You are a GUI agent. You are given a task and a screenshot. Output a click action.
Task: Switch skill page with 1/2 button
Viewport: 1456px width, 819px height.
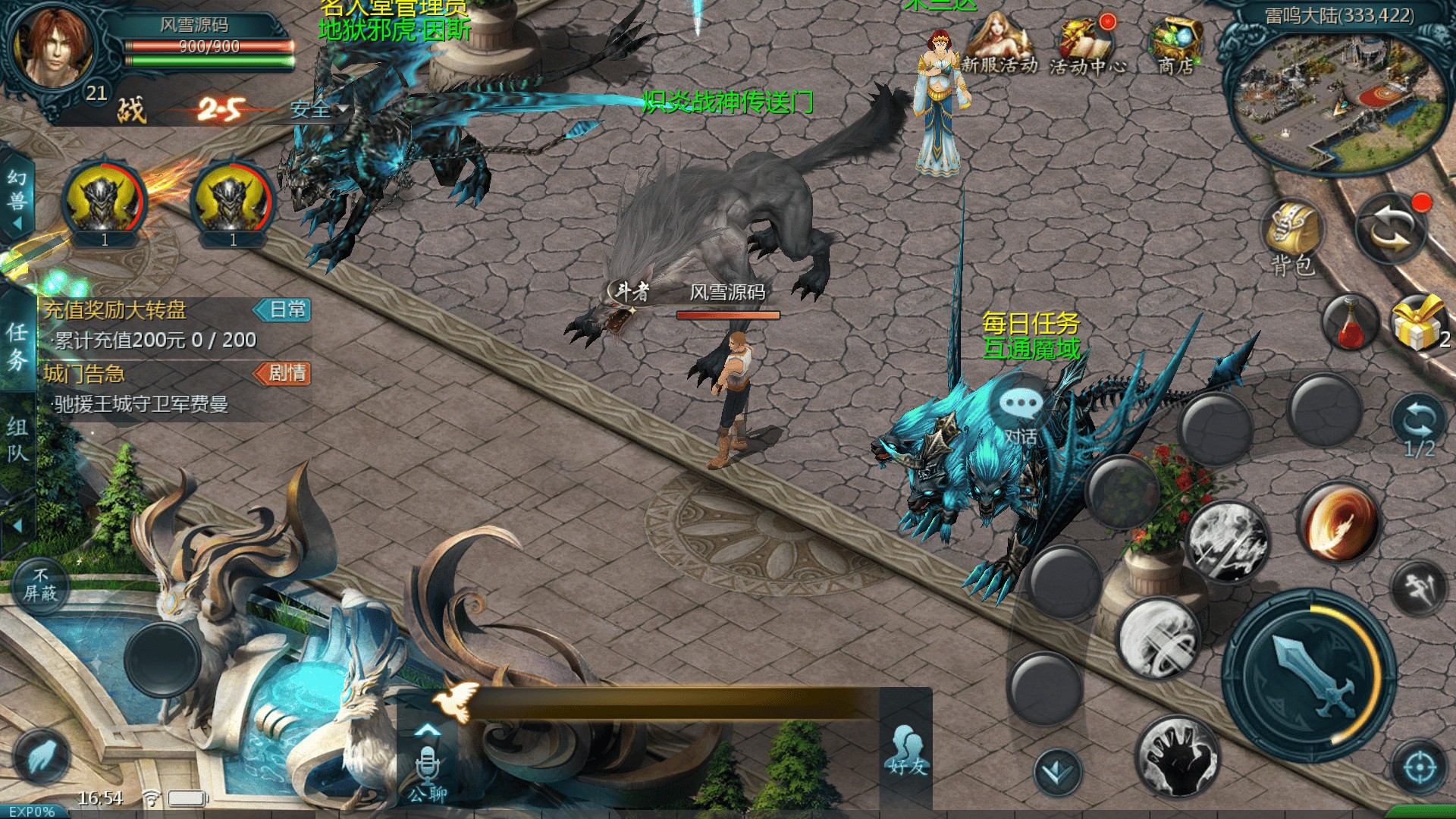click(x=1419, y=426)
